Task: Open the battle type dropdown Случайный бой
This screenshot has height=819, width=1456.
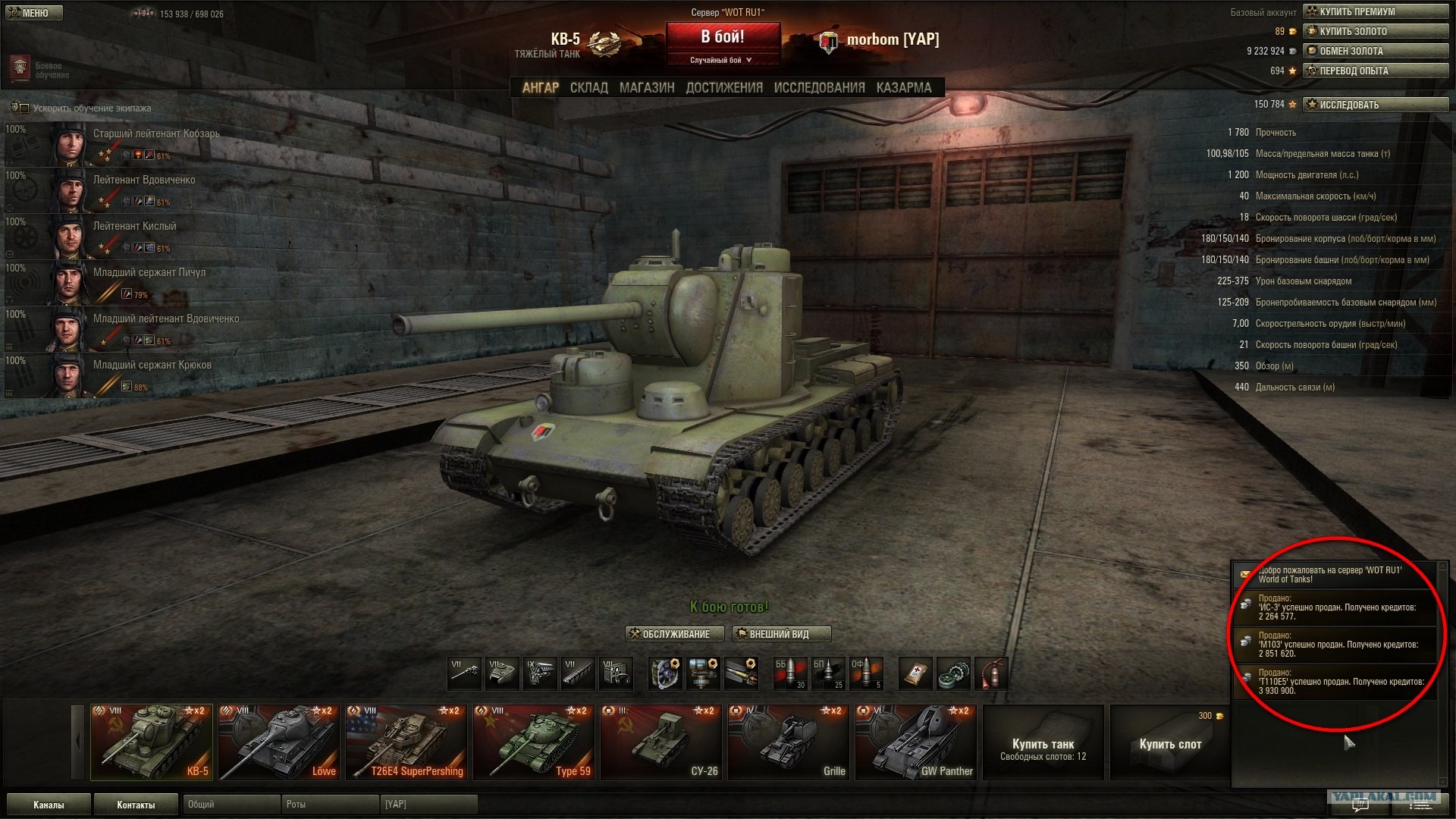Action: click(x=722, y=60)
